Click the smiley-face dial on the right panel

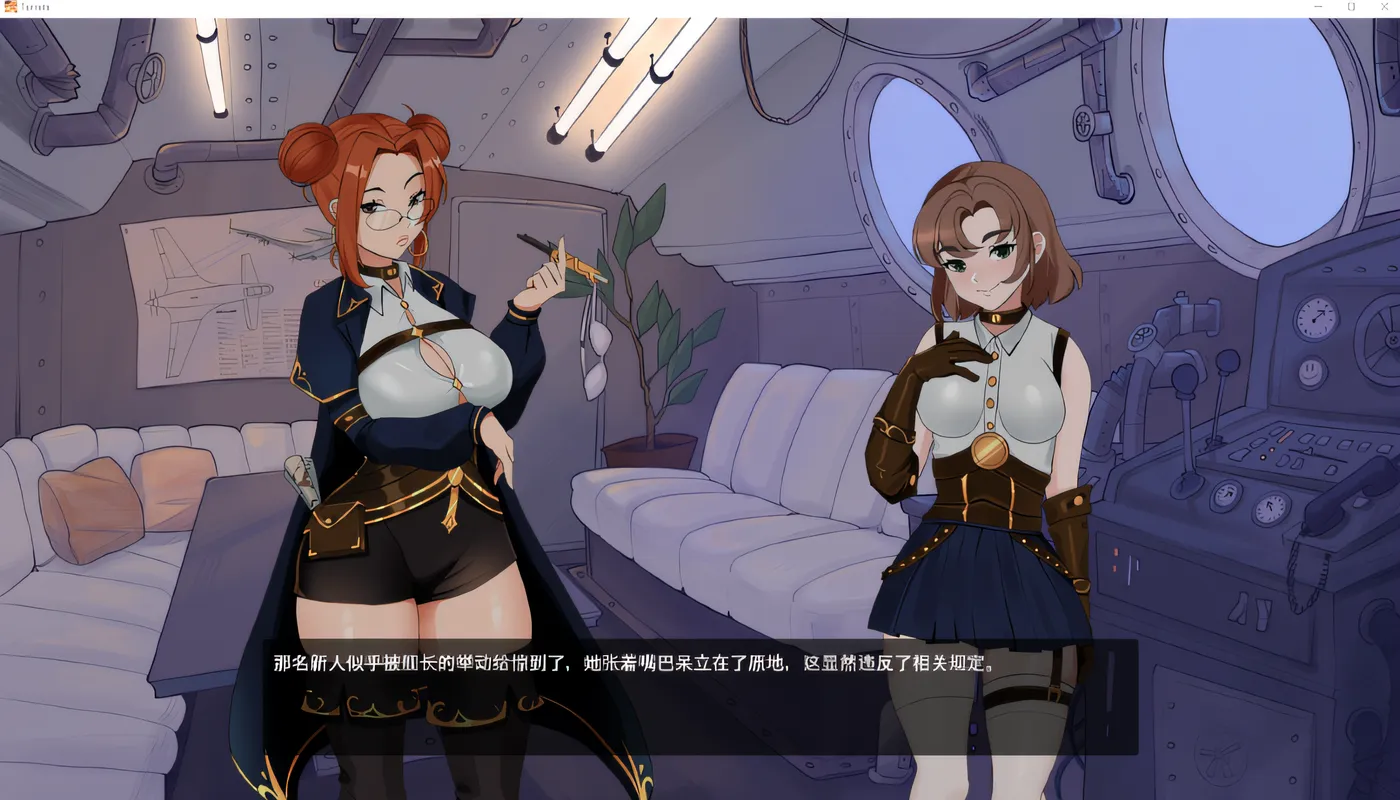click(x=1310, y=370)
